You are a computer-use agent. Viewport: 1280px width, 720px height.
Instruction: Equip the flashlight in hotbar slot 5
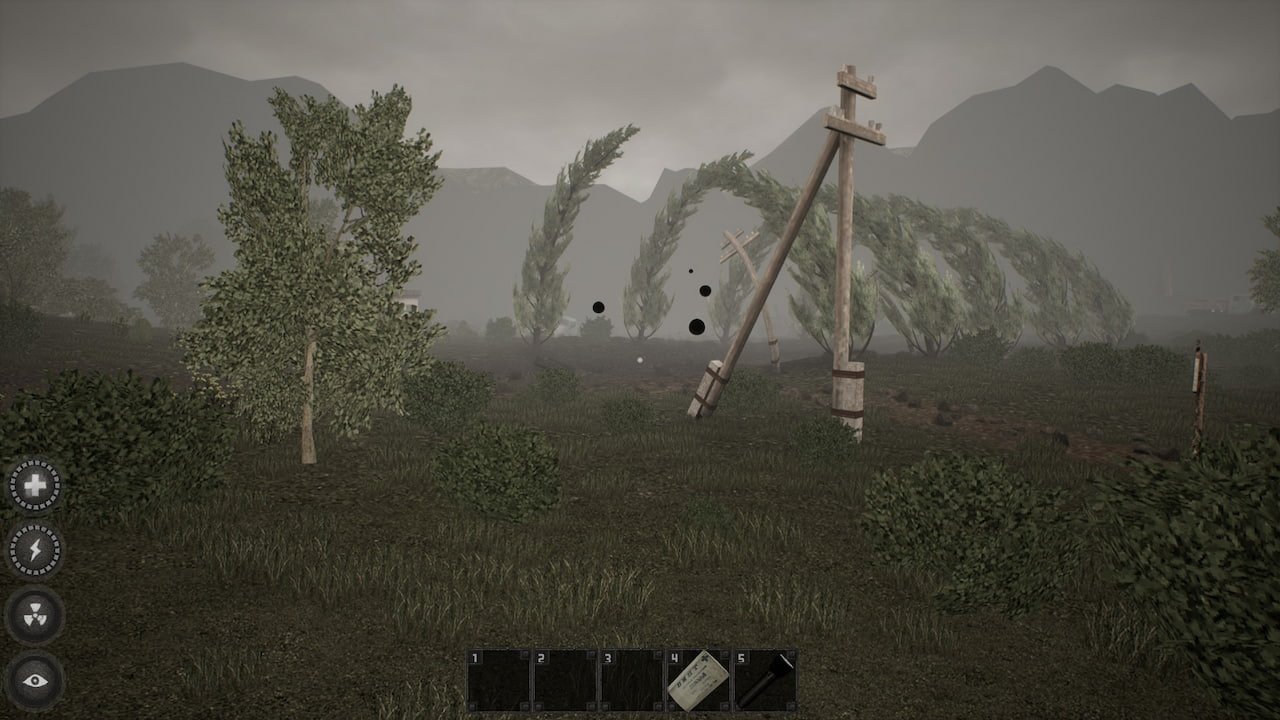765,680
